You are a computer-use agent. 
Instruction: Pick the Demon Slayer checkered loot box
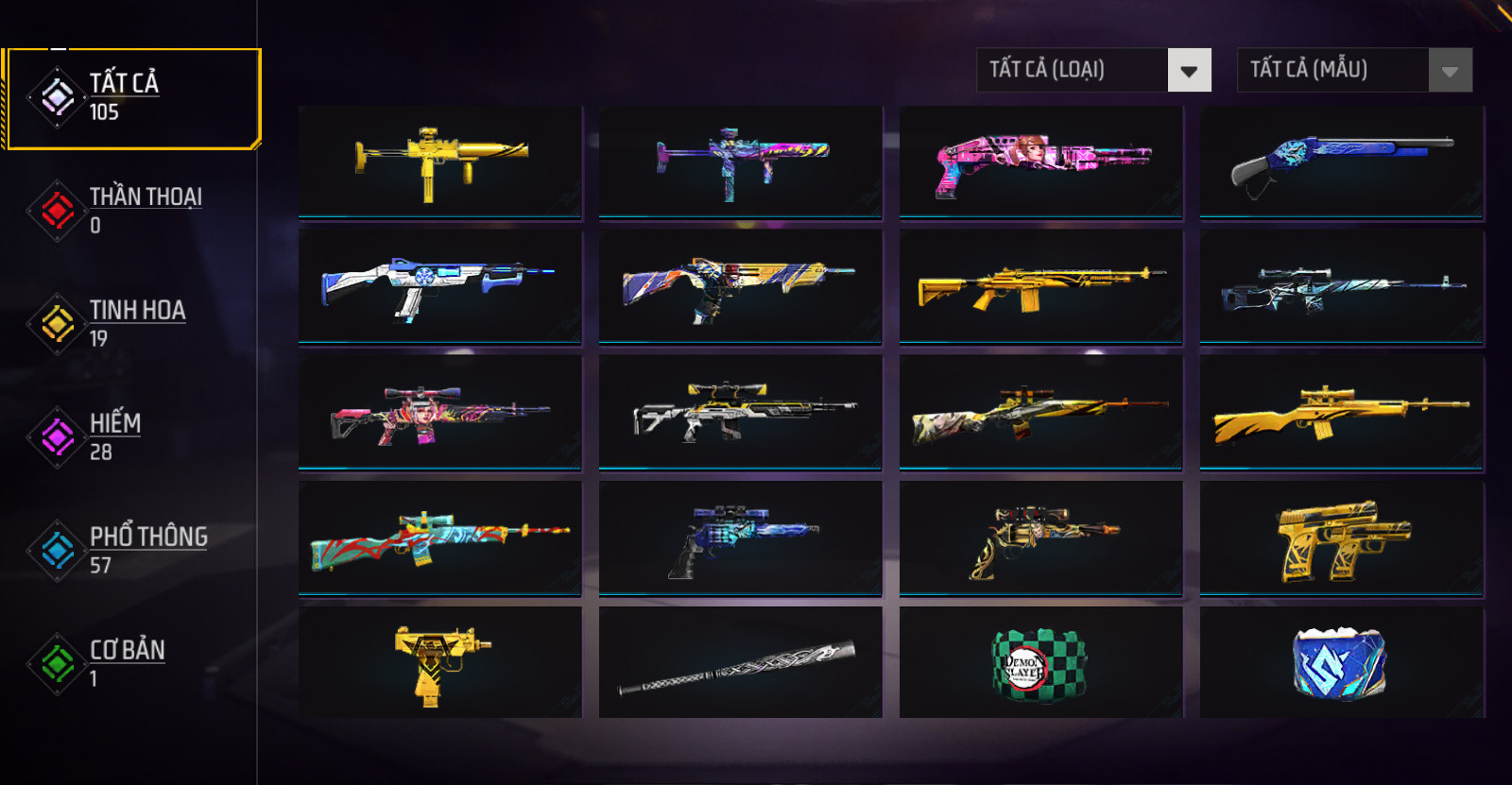tap(1040, 663)
